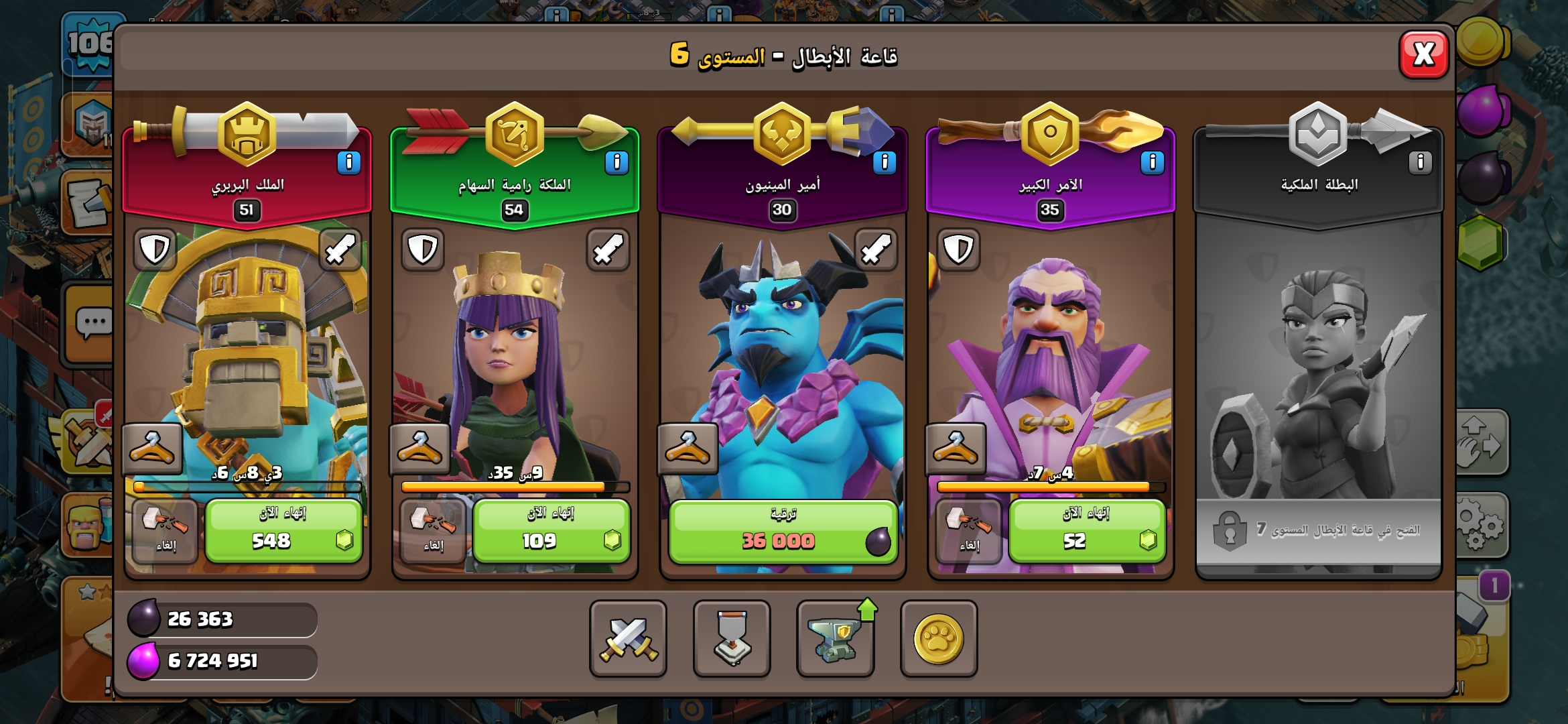Cancel the Barbarian King upgrade
Viewport: 1568px width, 724px height.
[165, 531]
